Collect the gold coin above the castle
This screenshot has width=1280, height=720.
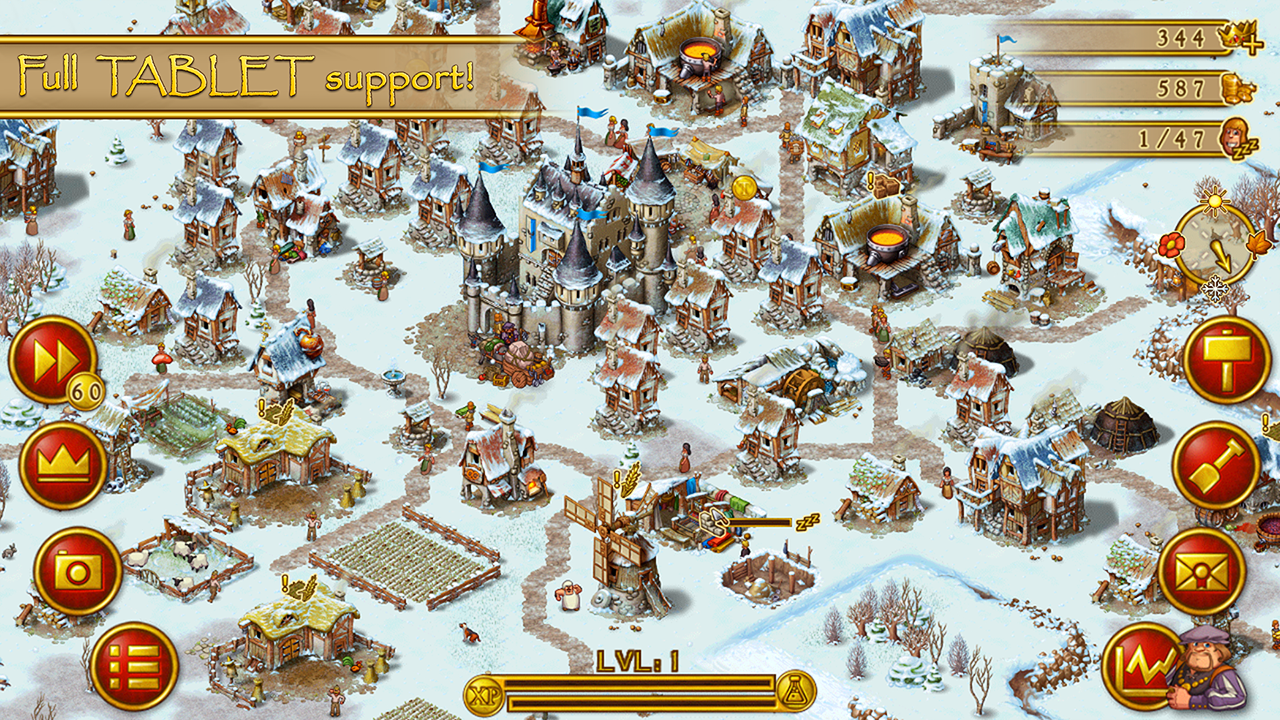click(743, 187)
